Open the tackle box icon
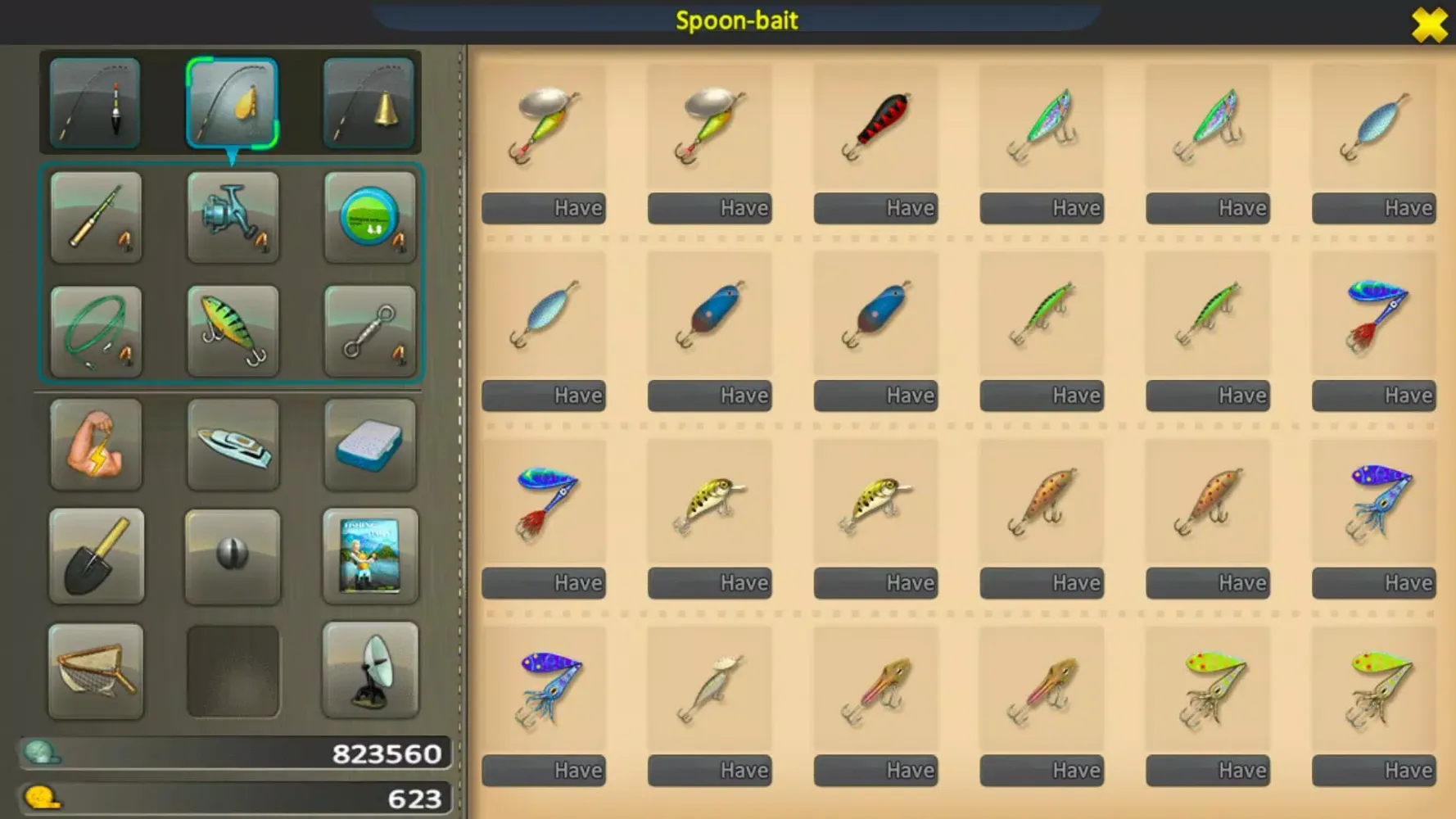1456x819 pixels. coord(370,445)
